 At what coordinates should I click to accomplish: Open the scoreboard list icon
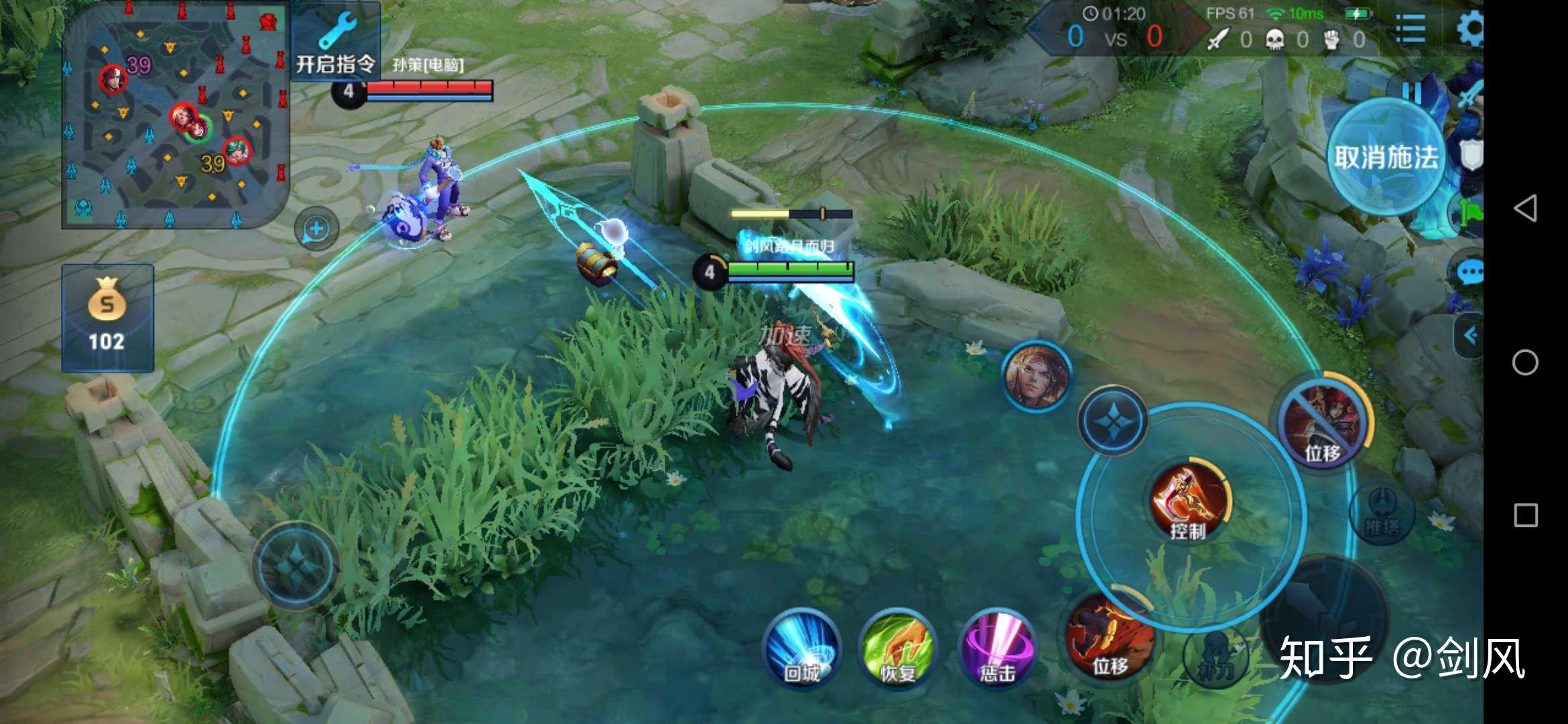pos(1411,29)
